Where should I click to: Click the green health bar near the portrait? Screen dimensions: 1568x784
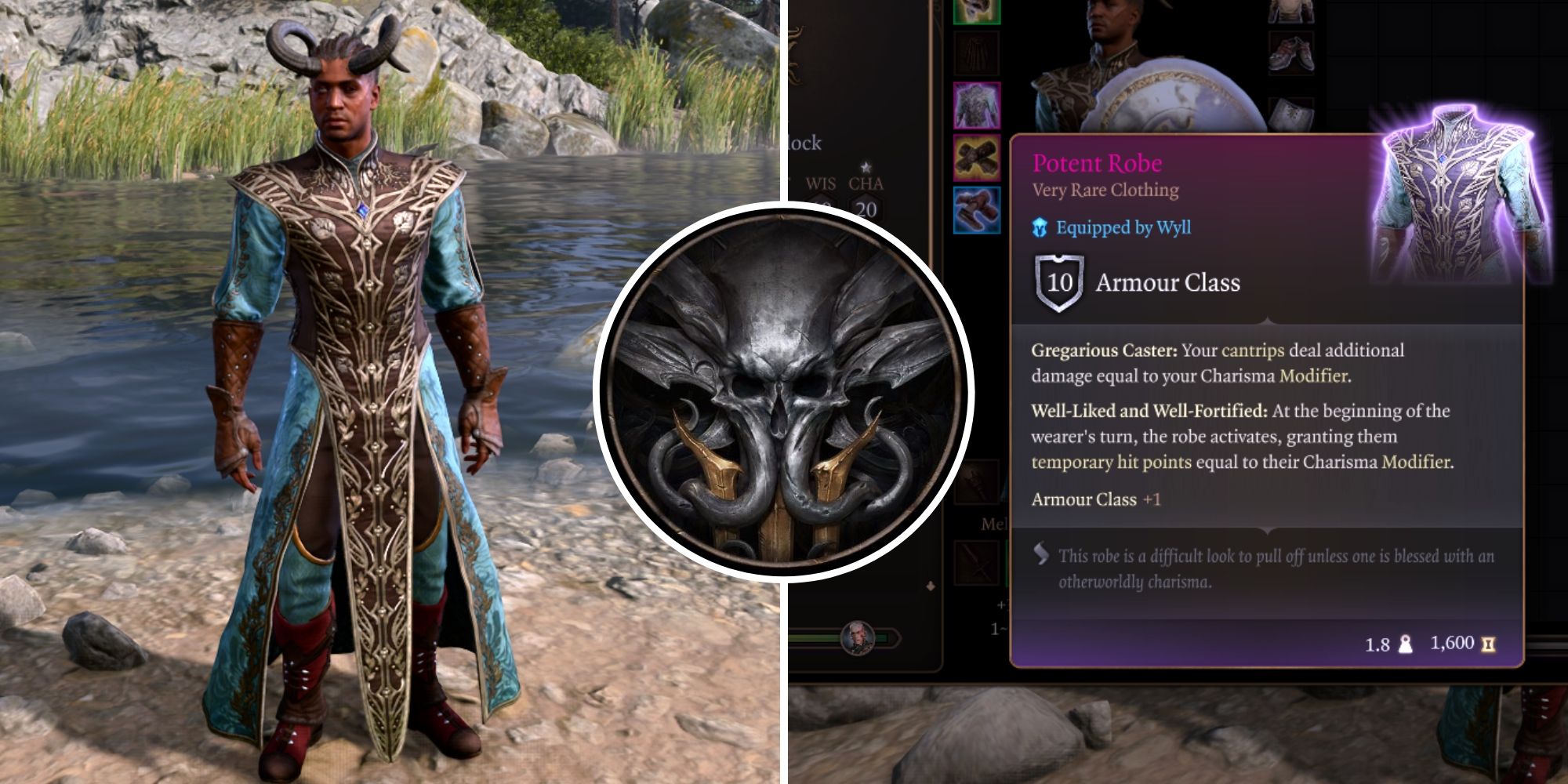812,636
